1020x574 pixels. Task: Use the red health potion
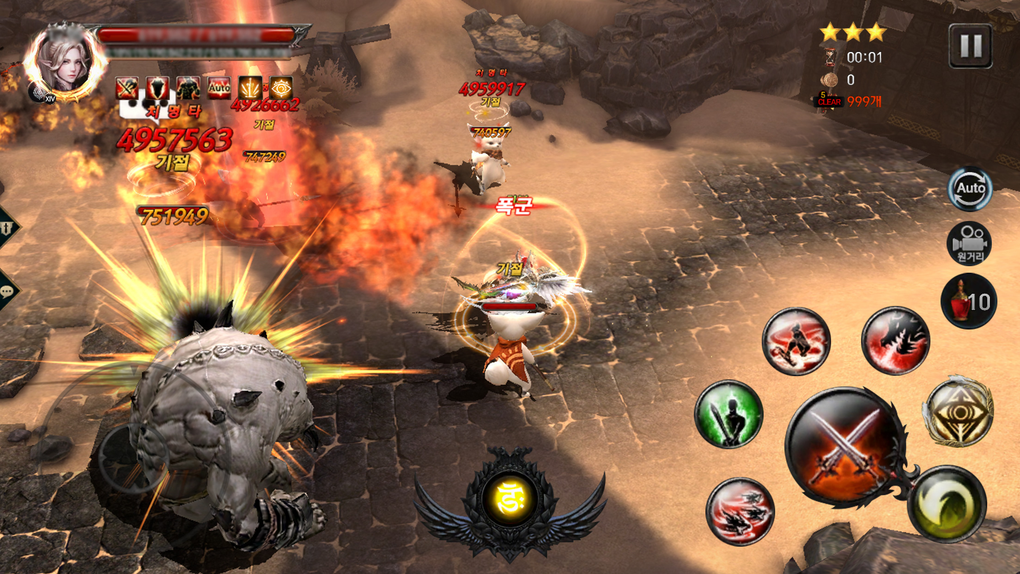pos(967,301)
